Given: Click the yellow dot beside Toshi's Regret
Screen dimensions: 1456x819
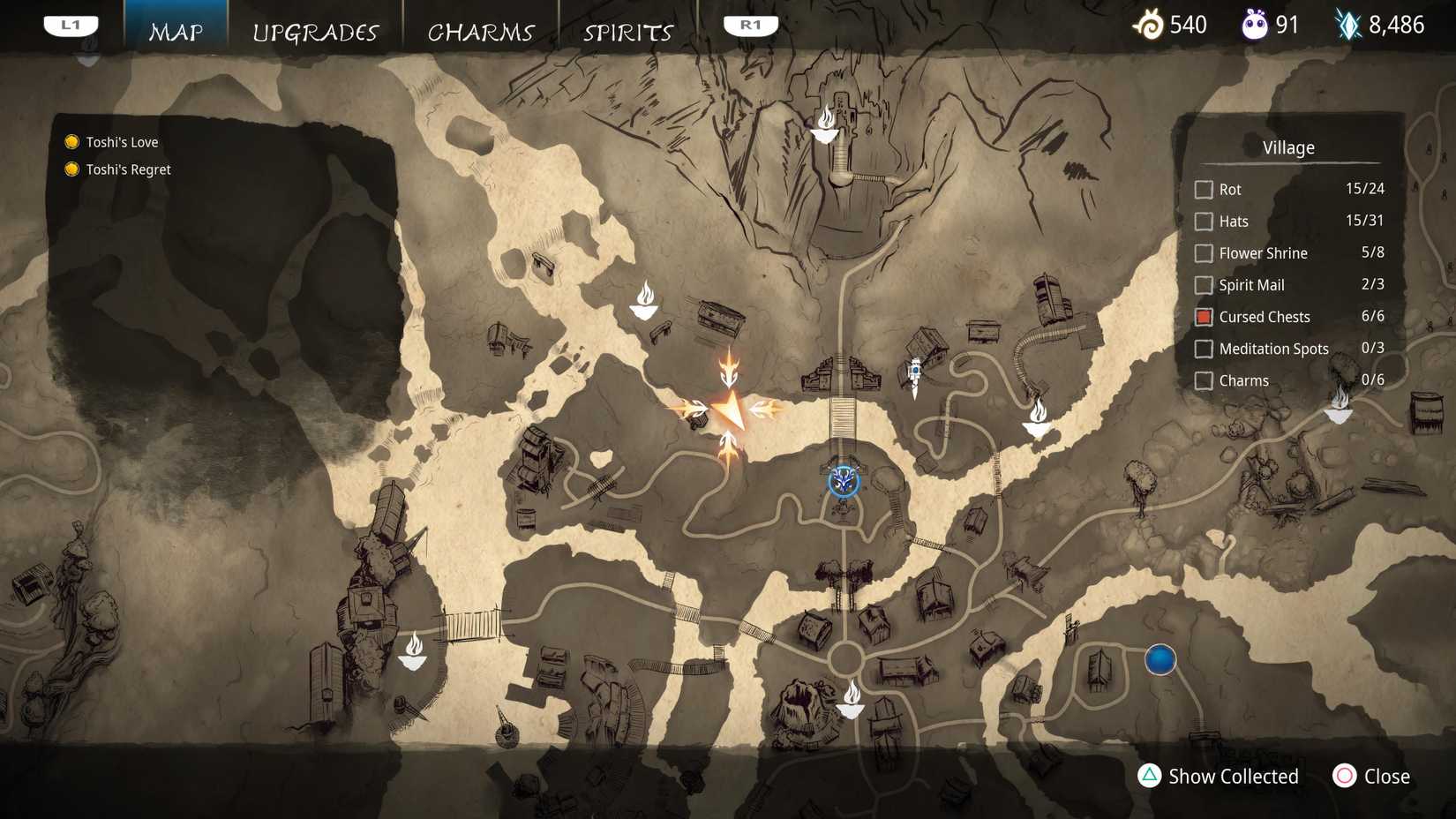Looking at the screenshot, I should coord(71,169).
